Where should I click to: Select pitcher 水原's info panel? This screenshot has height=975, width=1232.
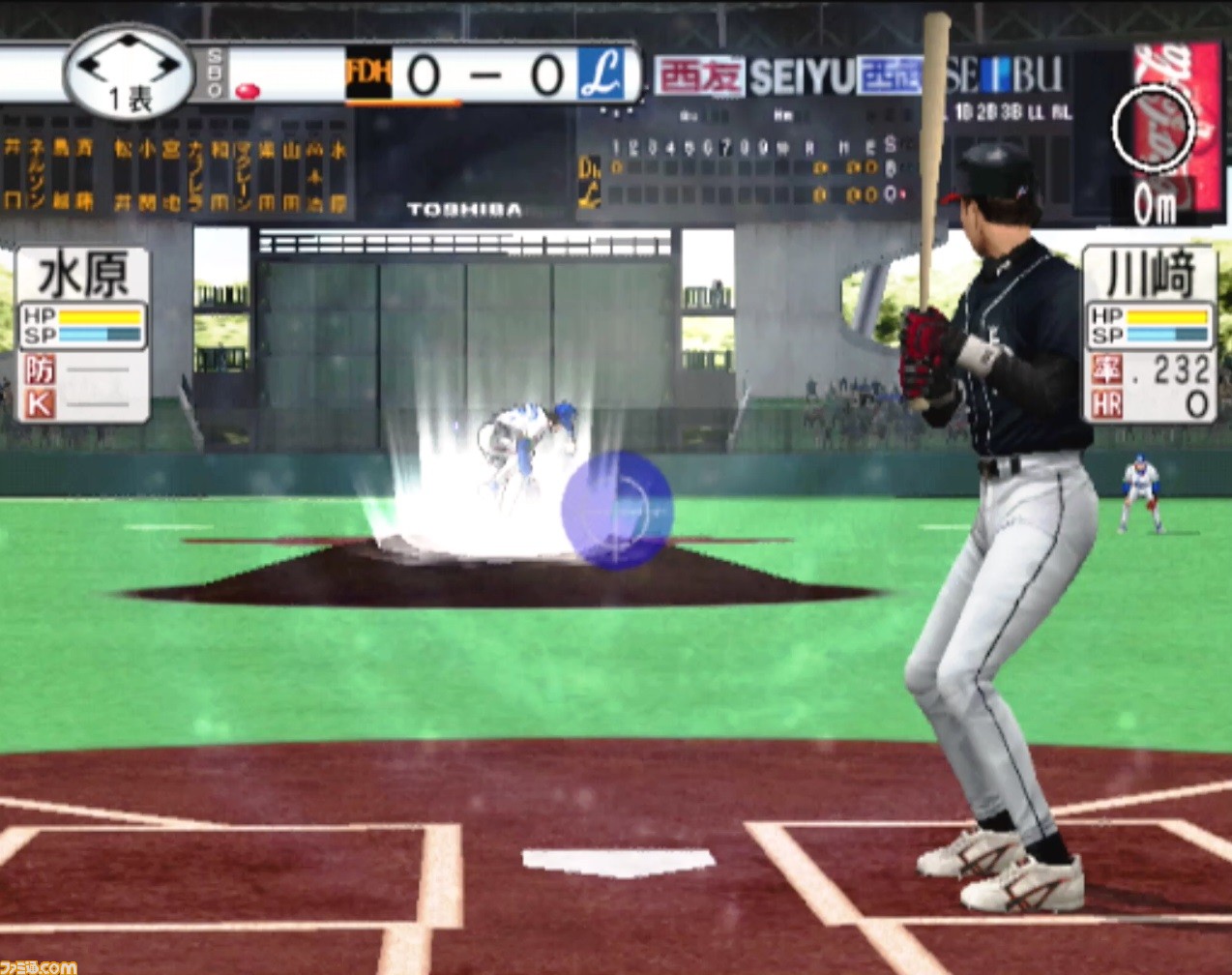82,334
